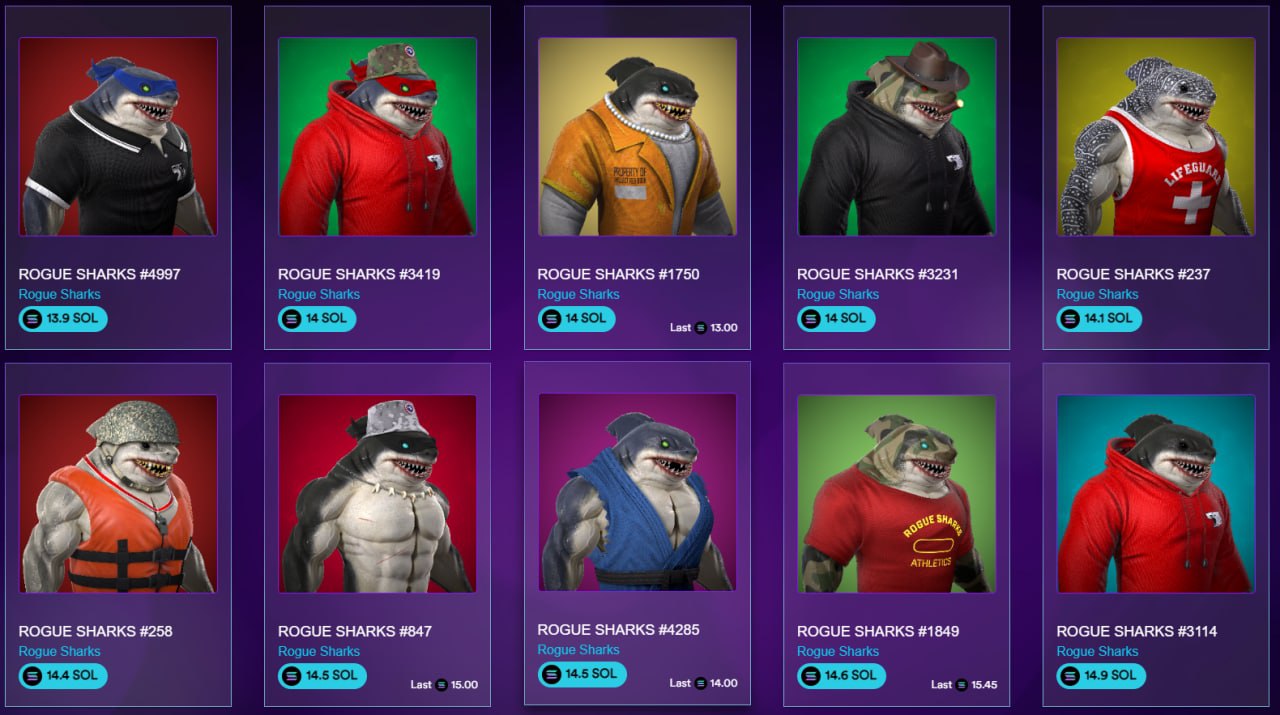The height and width of the screenshot is (715, 1280).
Task: Select the 14.9 SOL price button
Action: [x=1101, y=676]
